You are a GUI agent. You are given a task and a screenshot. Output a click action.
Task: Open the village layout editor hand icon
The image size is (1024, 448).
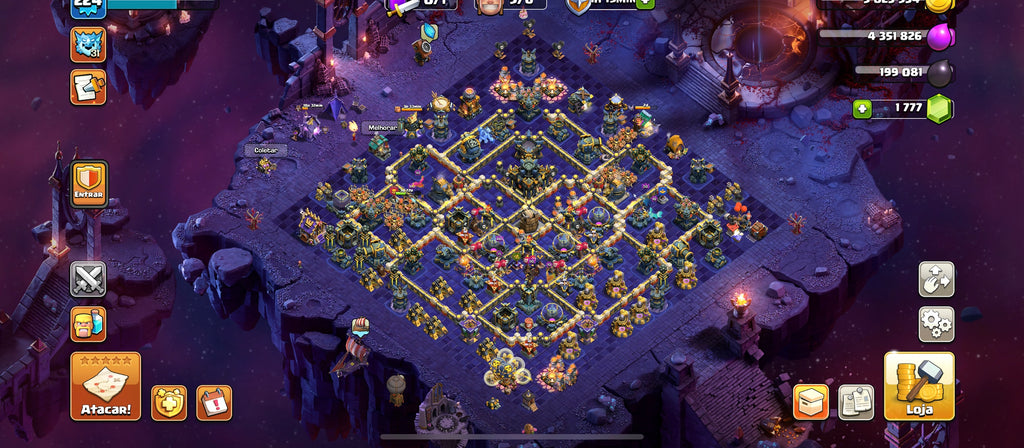tap(936, 280)
